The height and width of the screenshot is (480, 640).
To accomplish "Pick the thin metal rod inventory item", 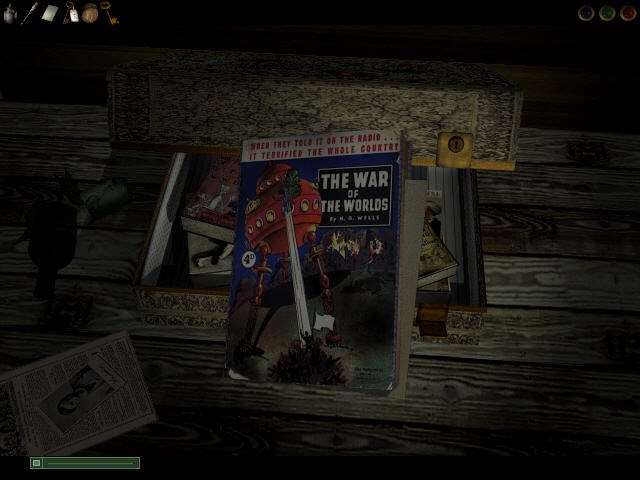I will point(30,13).
